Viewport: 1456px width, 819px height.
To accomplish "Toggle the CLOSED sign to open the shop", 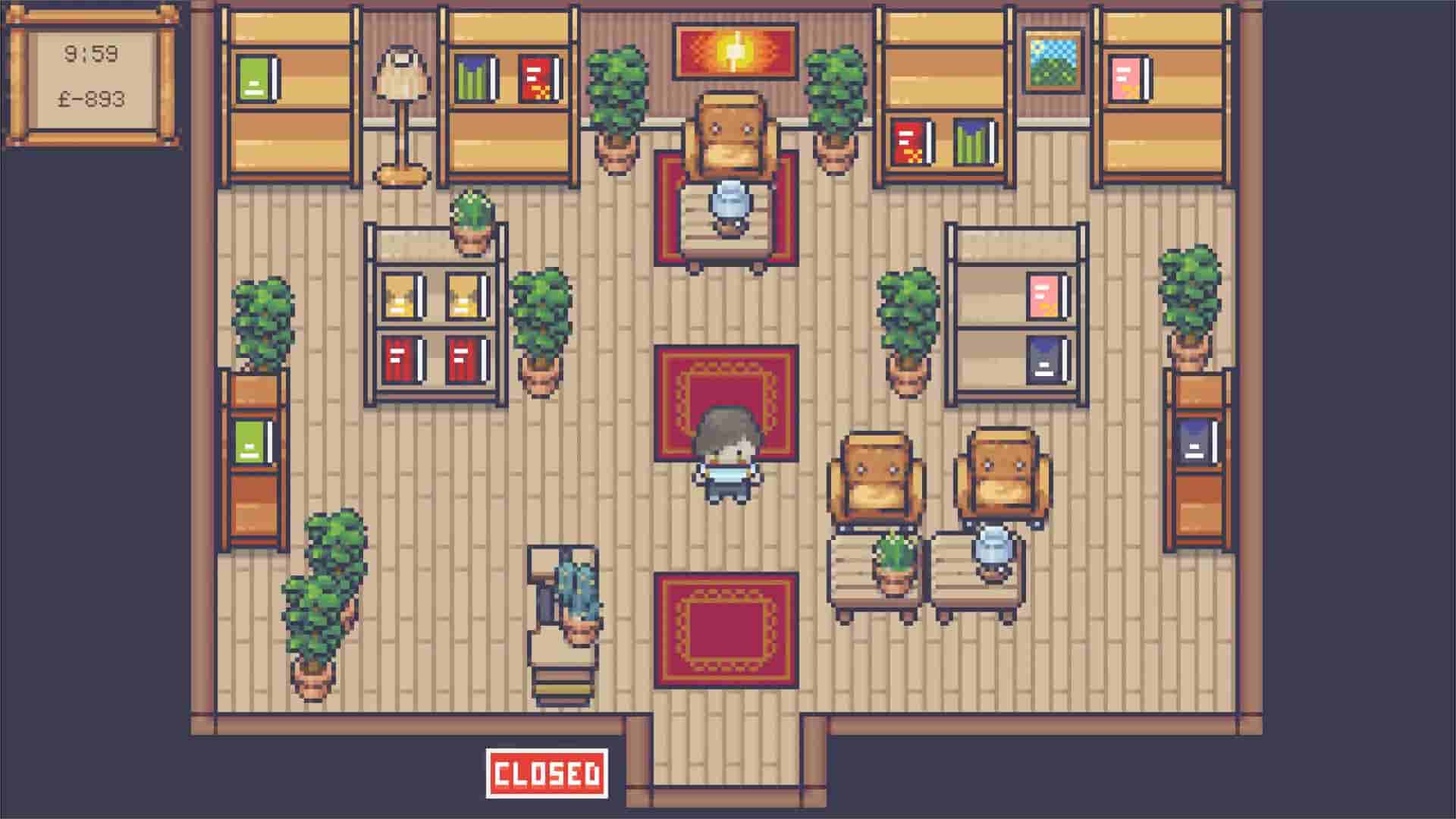I will point(548,773).
